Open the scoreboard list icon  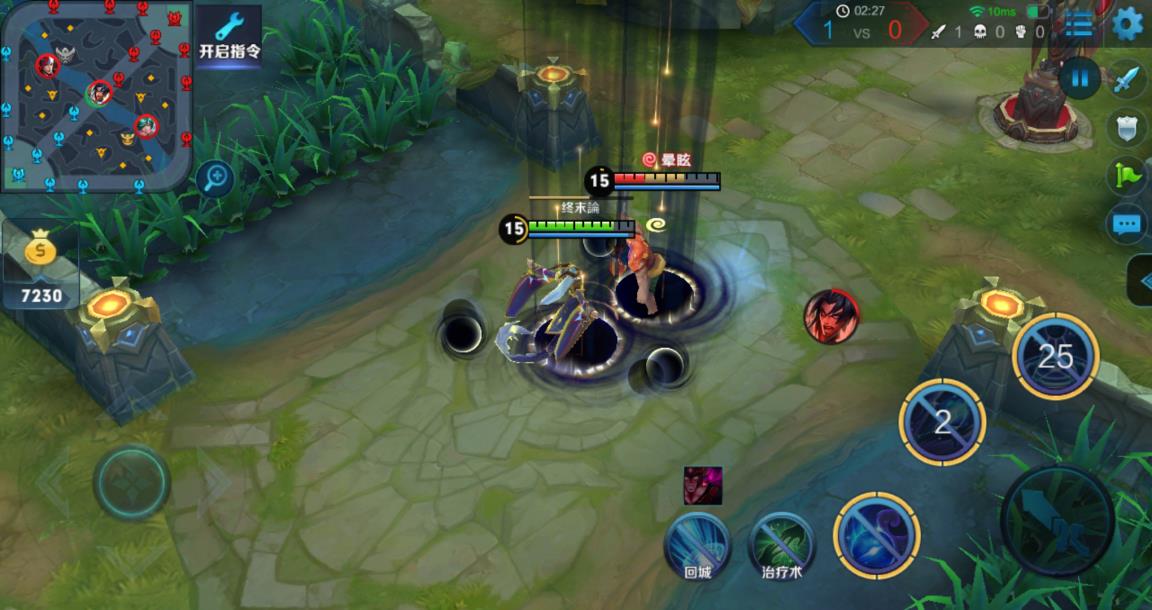1078,24
